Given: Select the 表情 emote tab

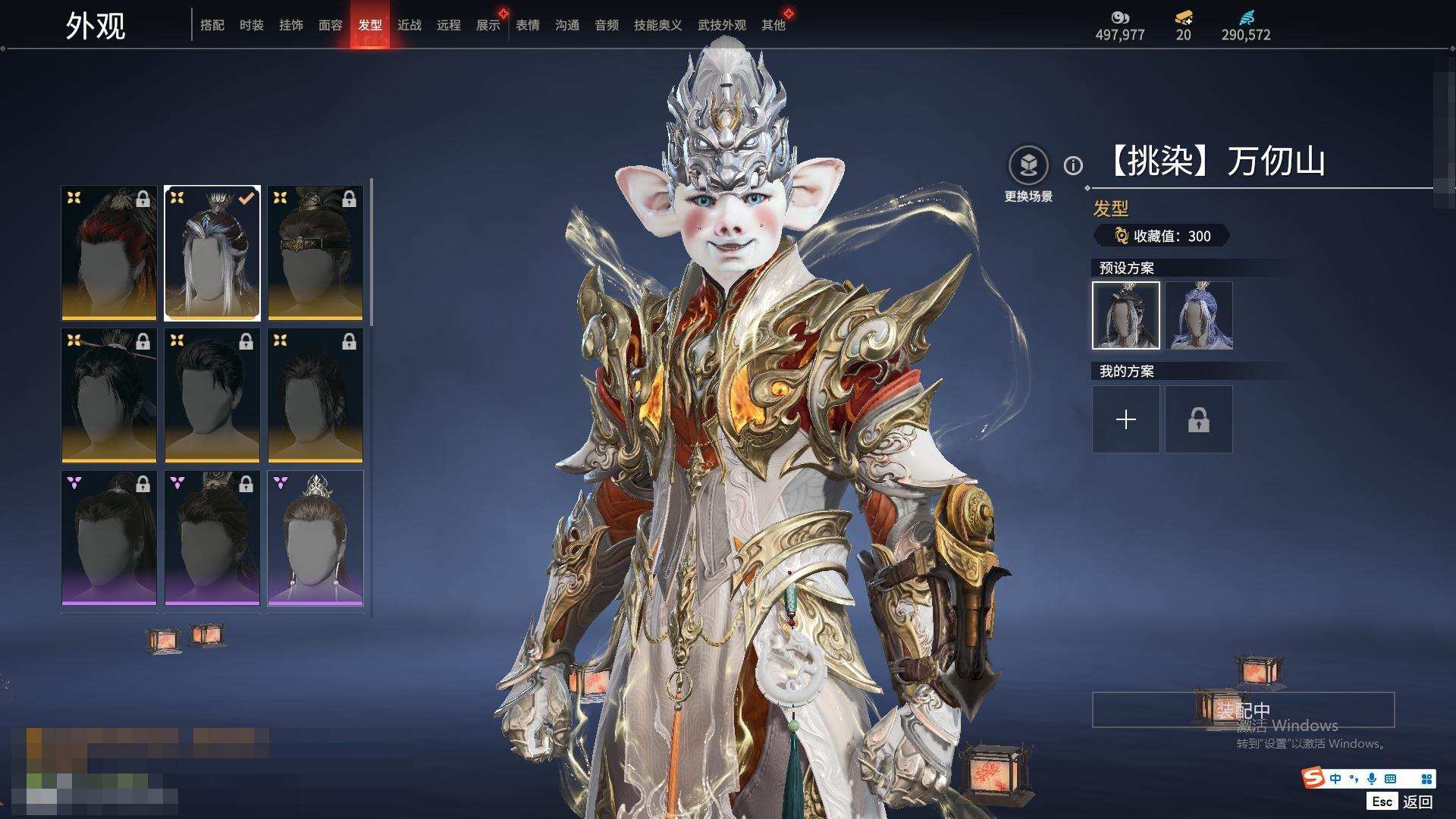Looking at the screenshot, I should pyautogui.click(x=528, y=25).
